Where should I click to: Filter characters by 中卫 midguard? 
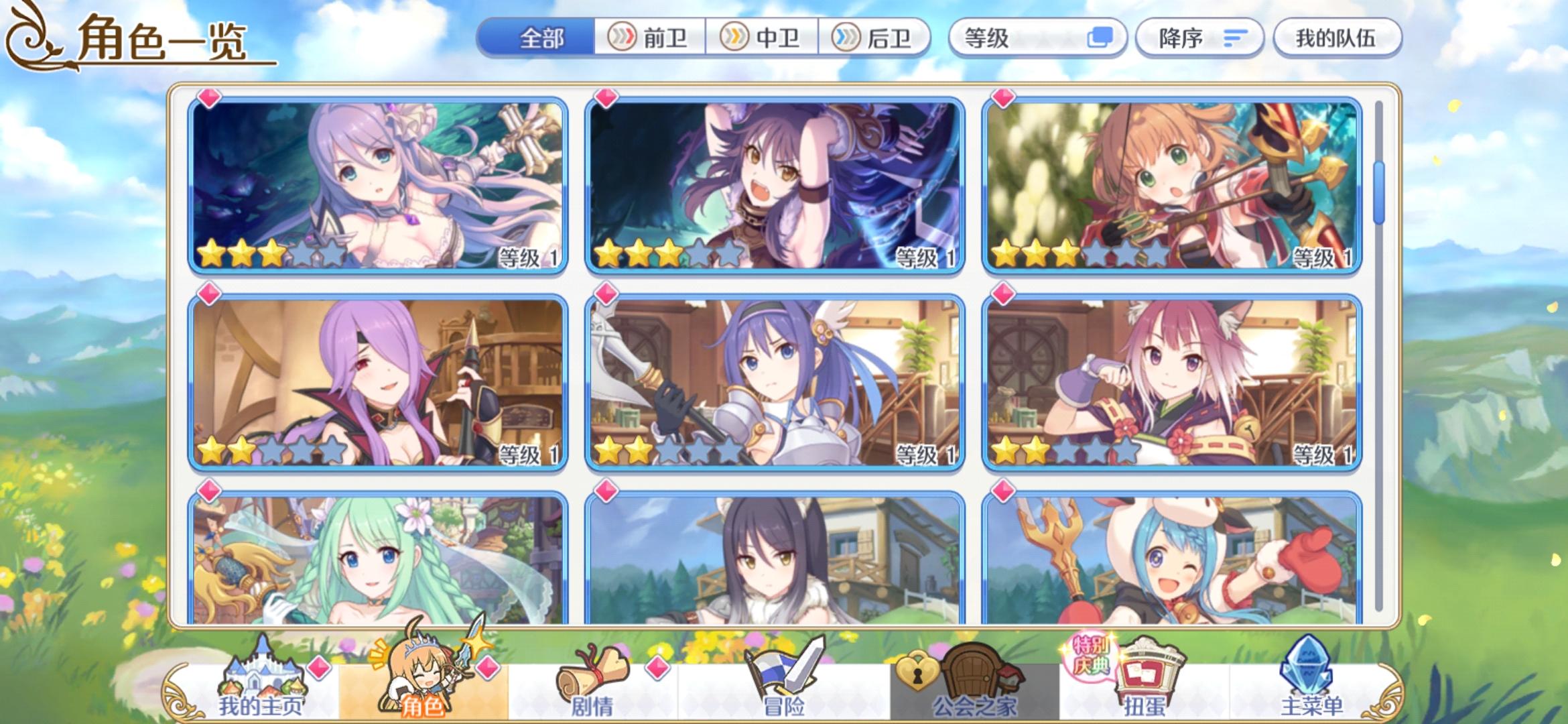(x=759, y=38)
